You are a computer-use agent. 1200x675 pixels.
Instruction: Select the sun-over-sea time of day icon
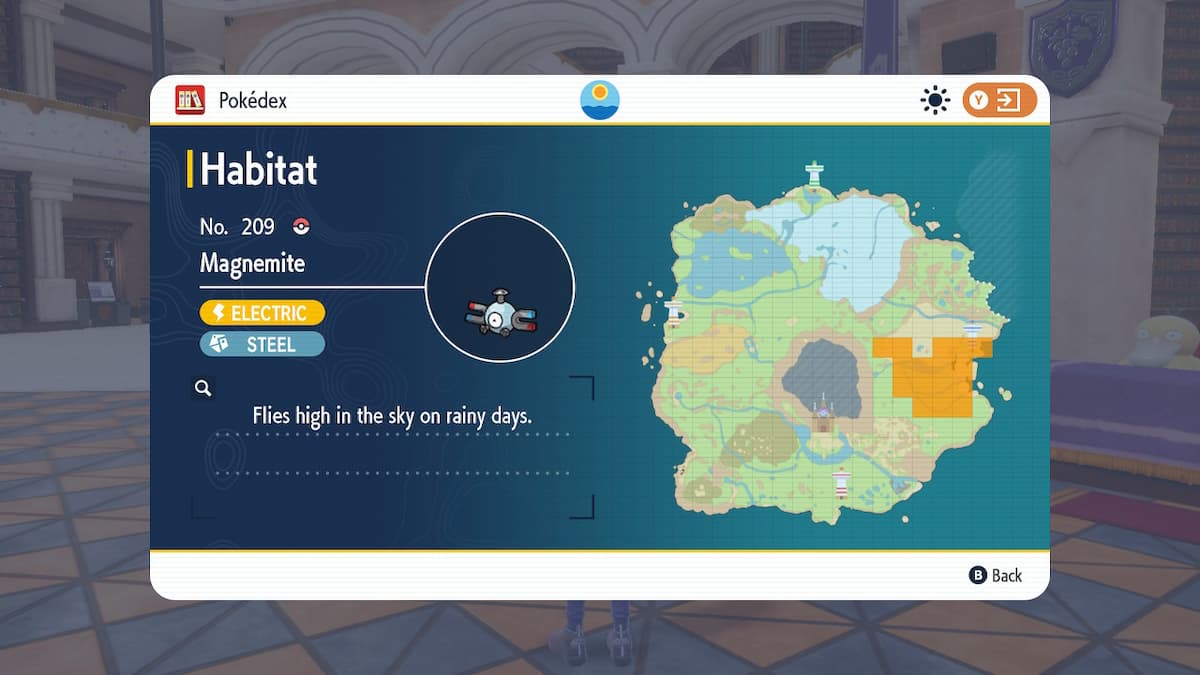pyautogui.click(x=600, y=100)
